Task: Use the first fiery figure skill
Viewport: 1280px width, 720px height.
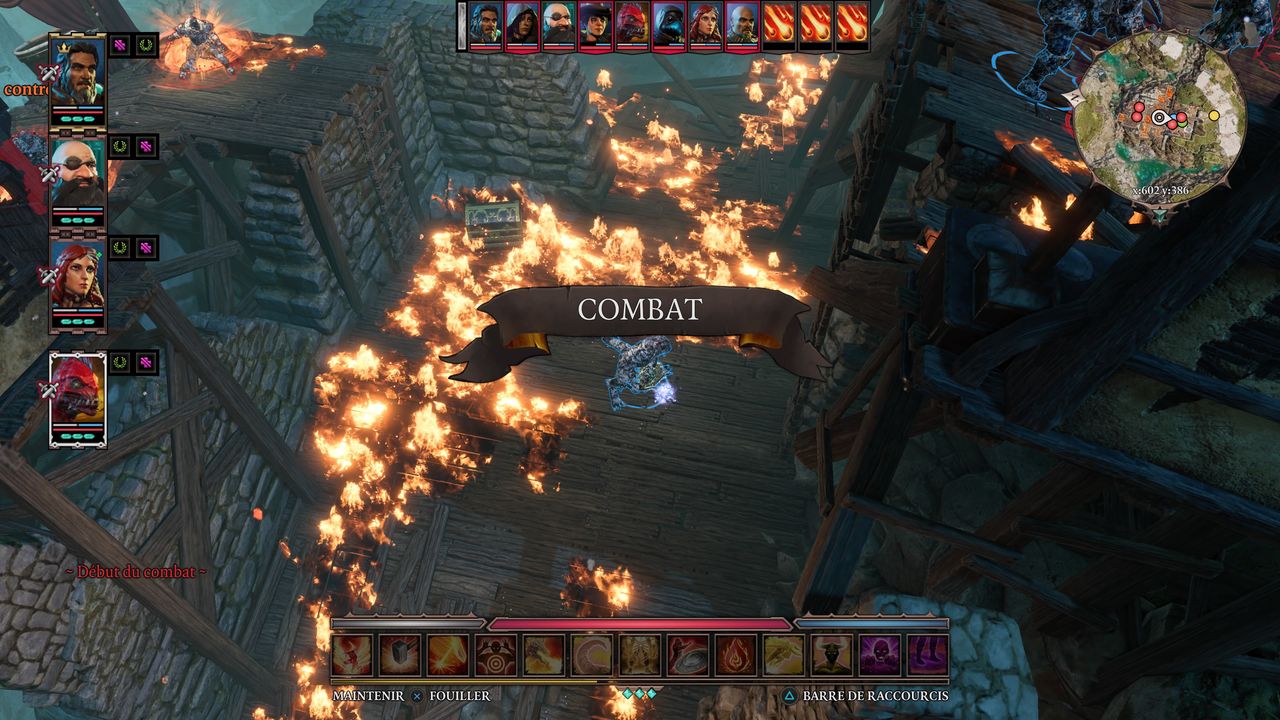Action: tap(351, 655)
